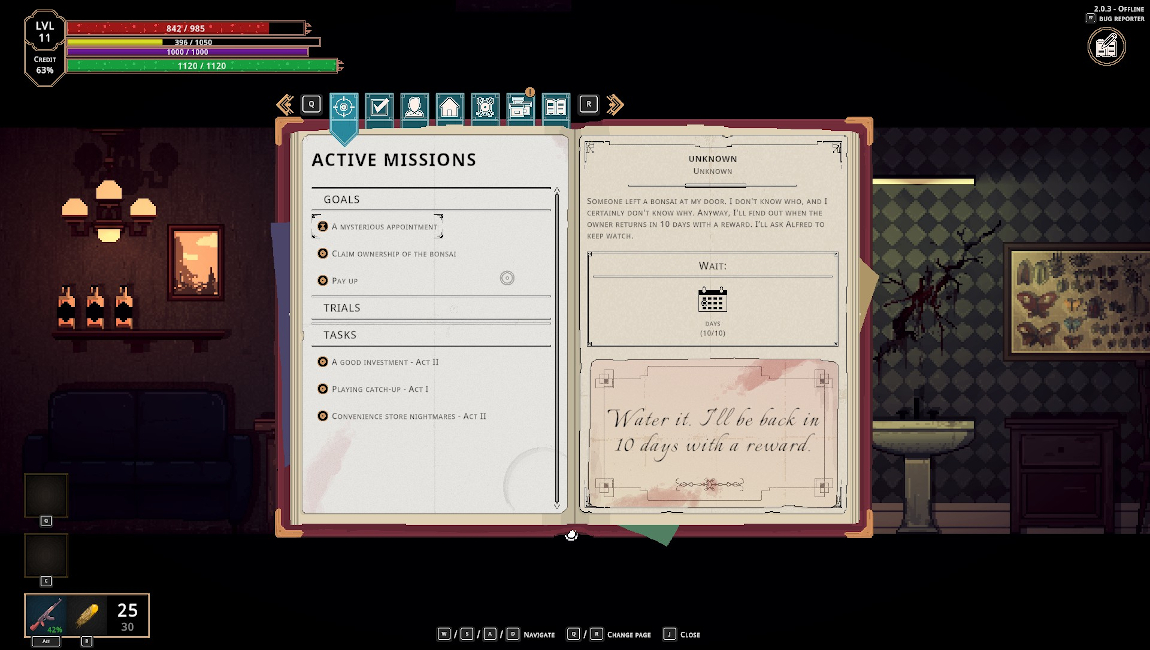Viewport: 1150px width, 650px height.
Task: Open the file cabinet tab with alert
Action: 520,107
